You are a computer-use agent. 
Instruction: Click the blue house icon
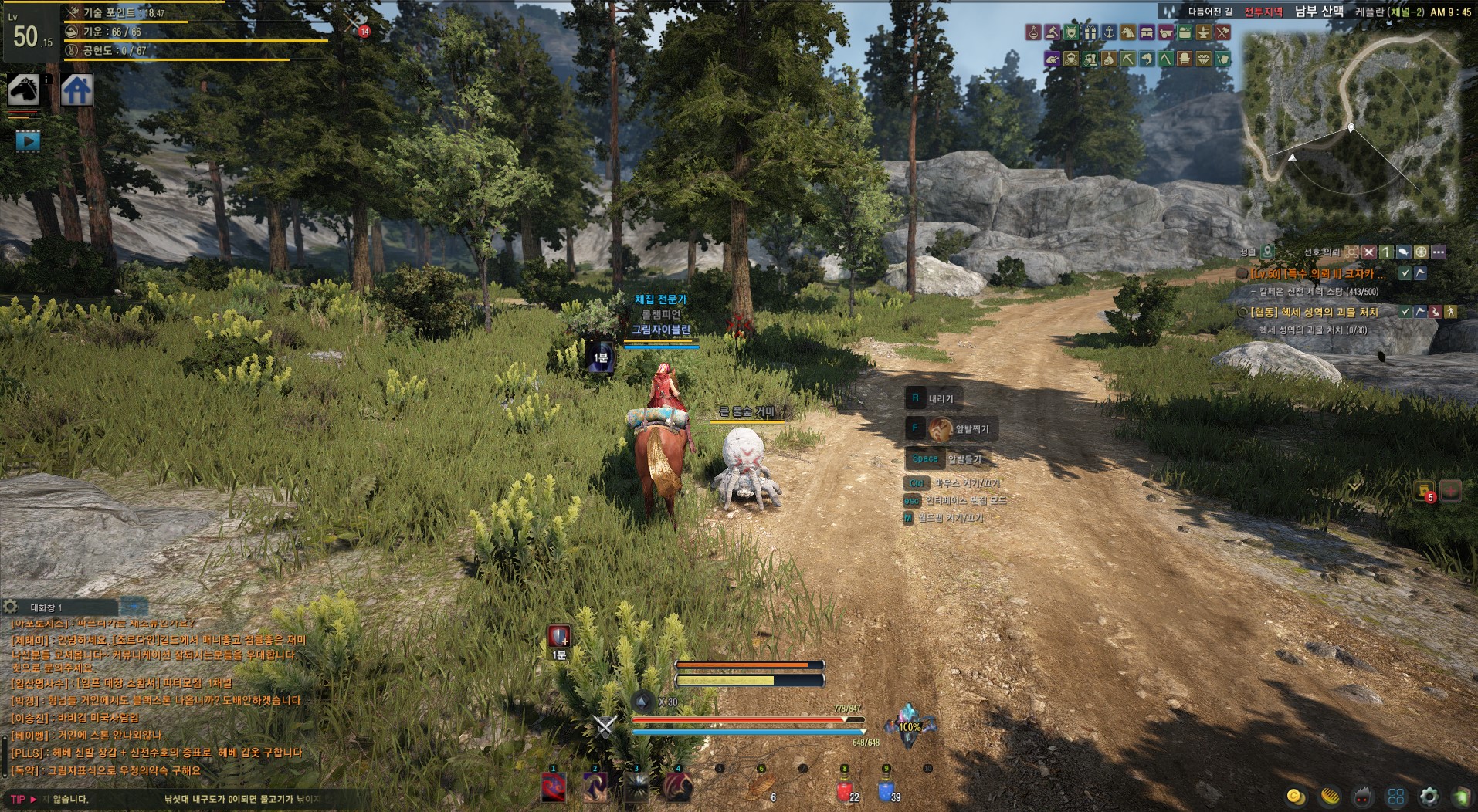coord(76,90)
